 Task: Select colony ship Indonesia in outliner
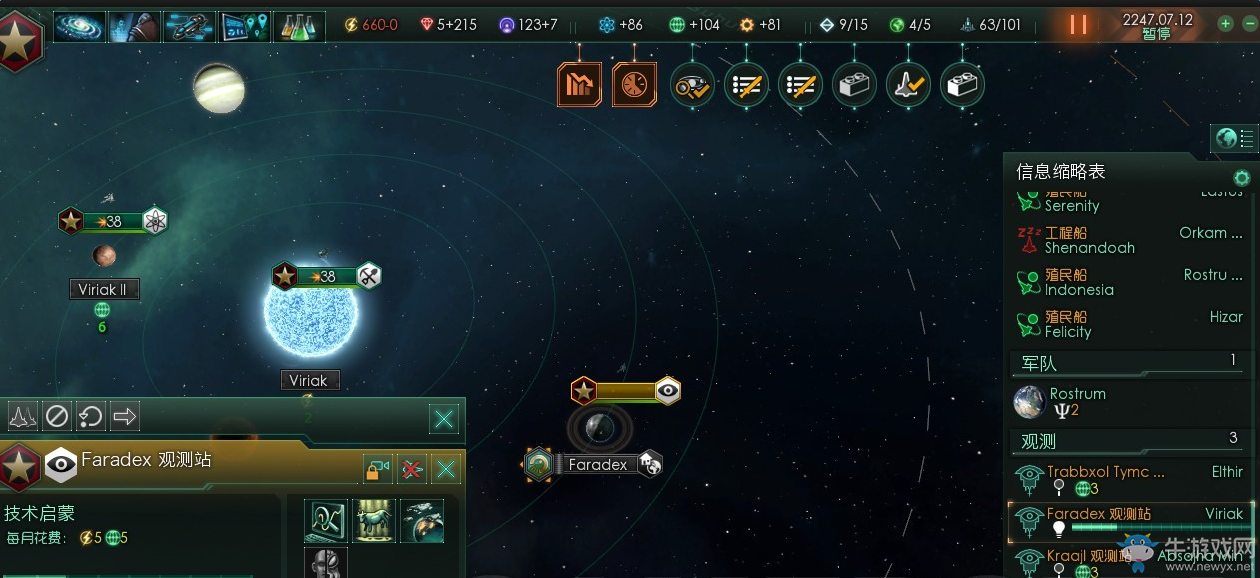coord(1078,282)
